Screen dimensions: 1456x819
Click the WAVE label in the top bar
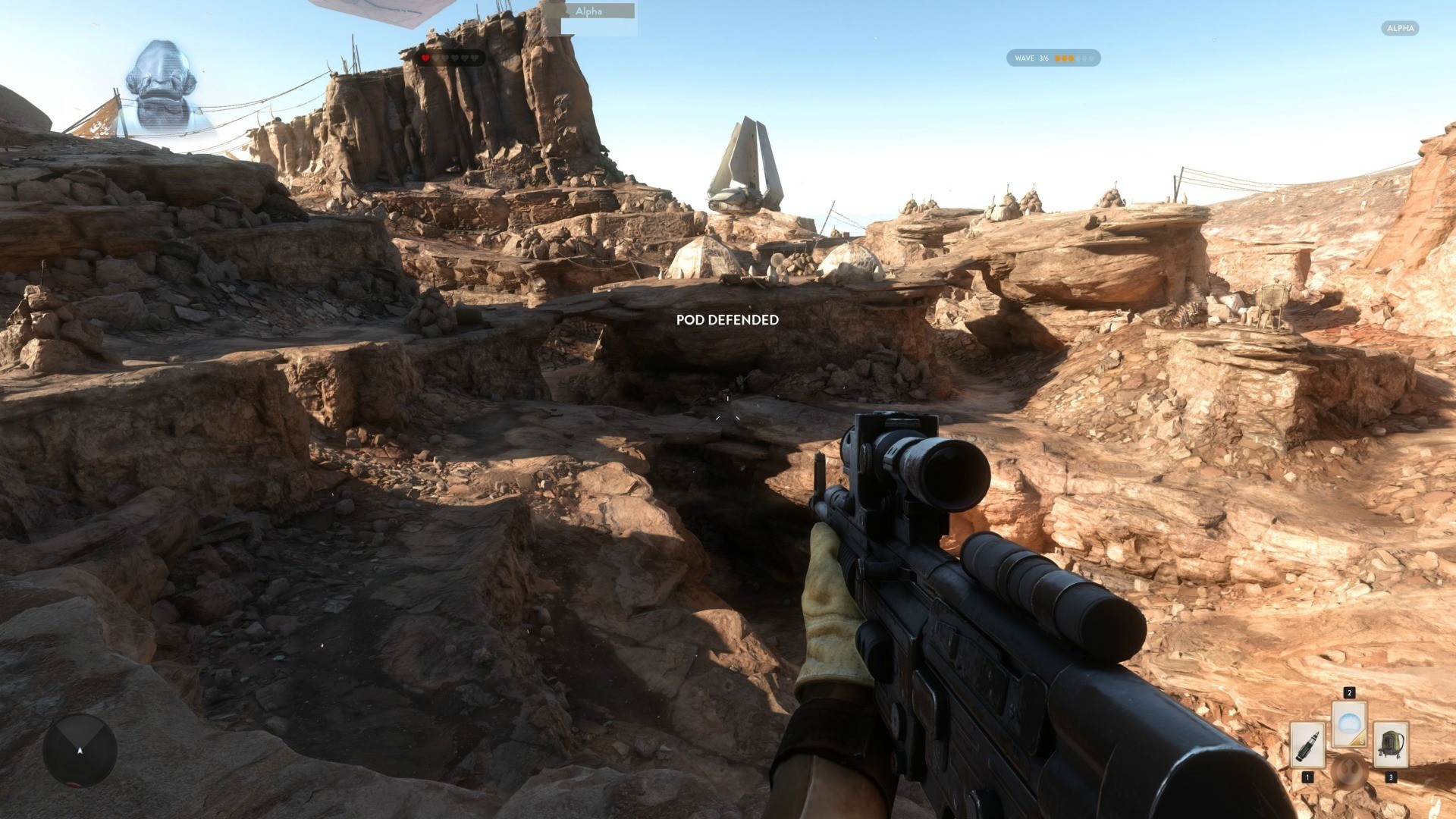point(1025,58)
